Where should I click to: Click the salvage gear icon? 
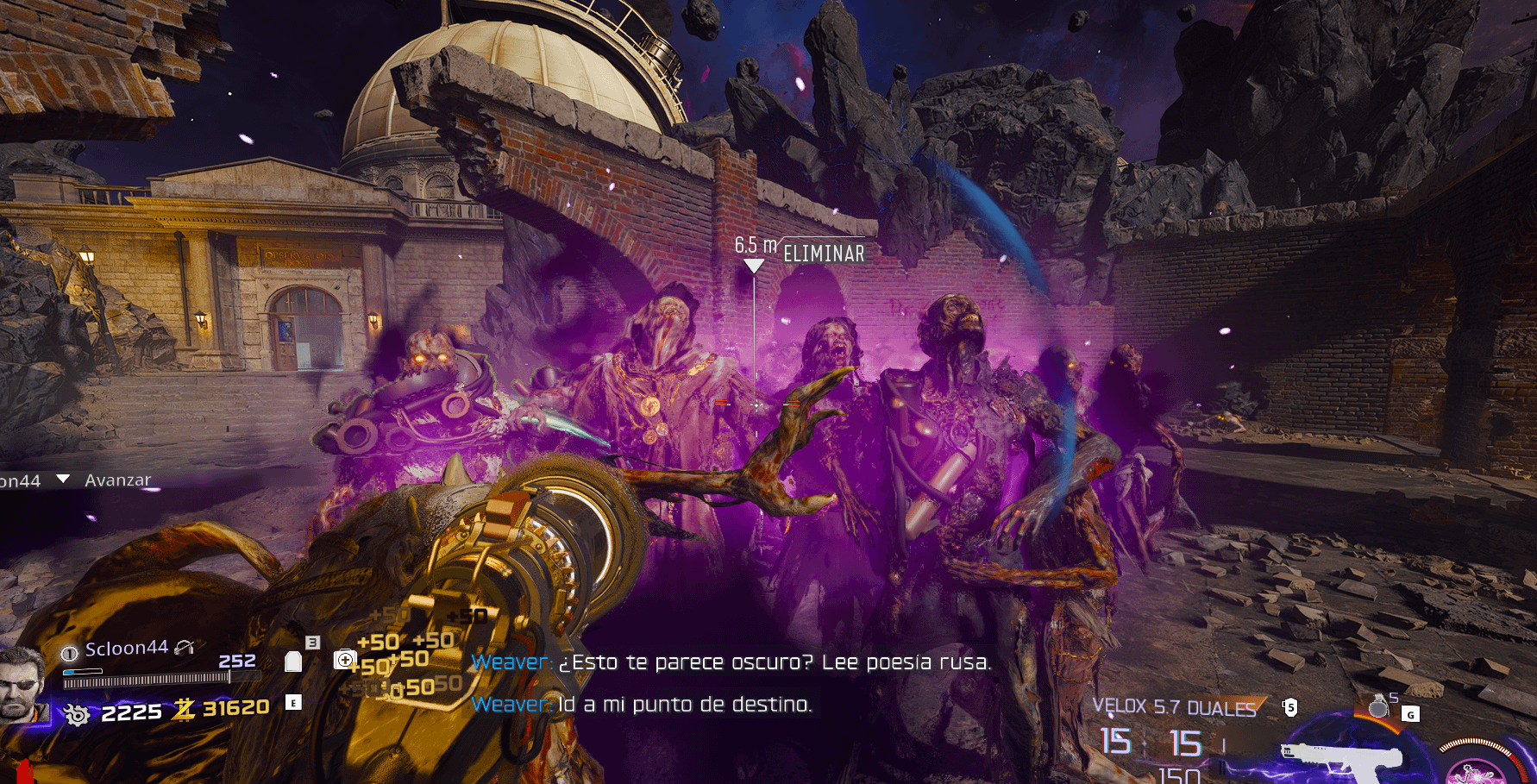point(76,714)
